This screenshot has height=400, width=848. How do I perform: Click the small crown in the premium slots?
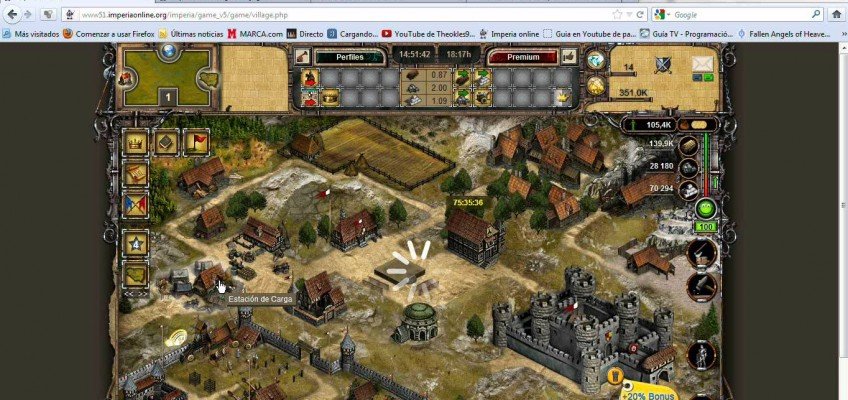pos(563,96)
